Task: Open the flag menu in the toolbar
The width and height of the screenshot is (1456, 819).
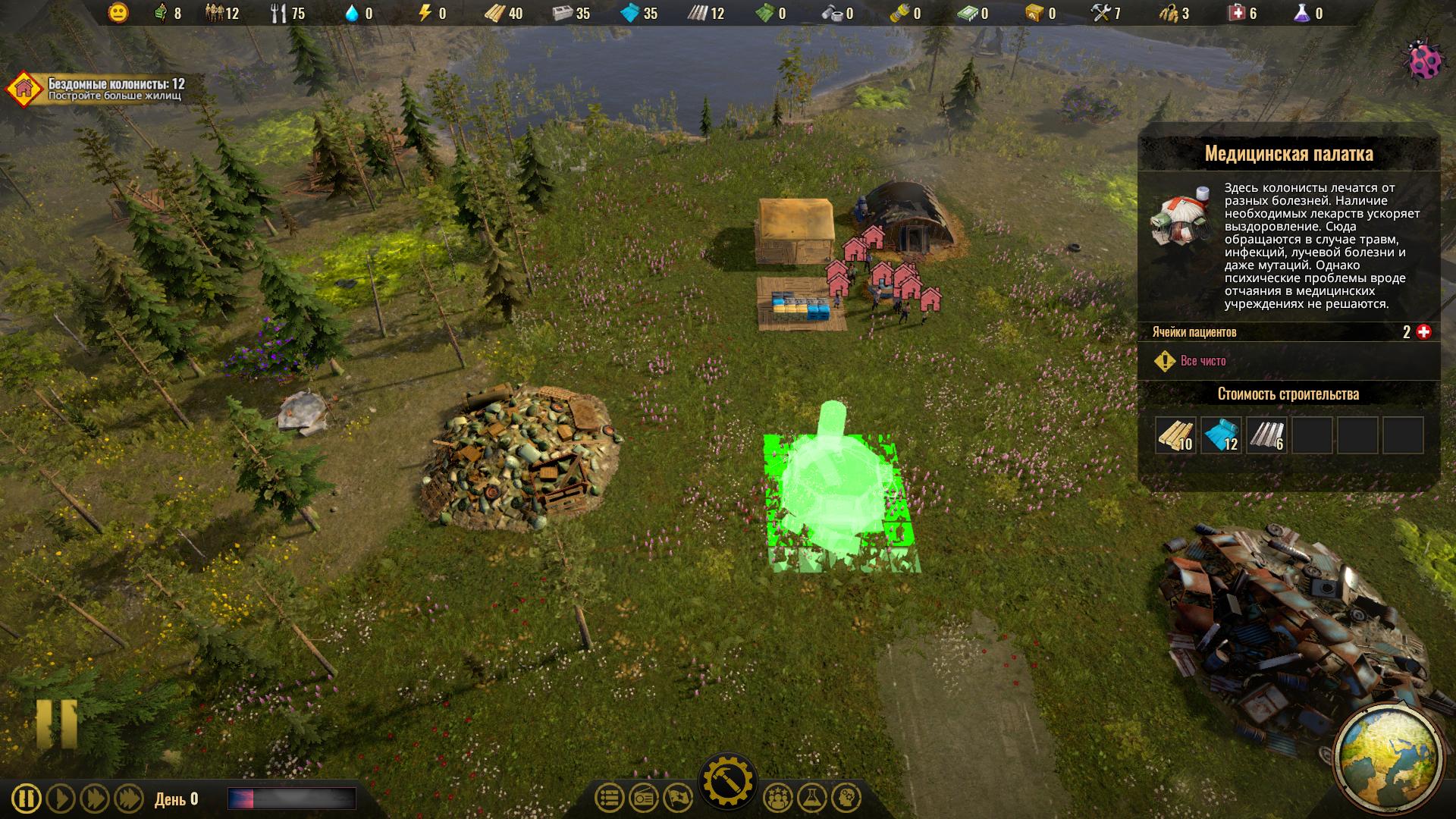Action: pyautogui.click(x=678, y=798)
